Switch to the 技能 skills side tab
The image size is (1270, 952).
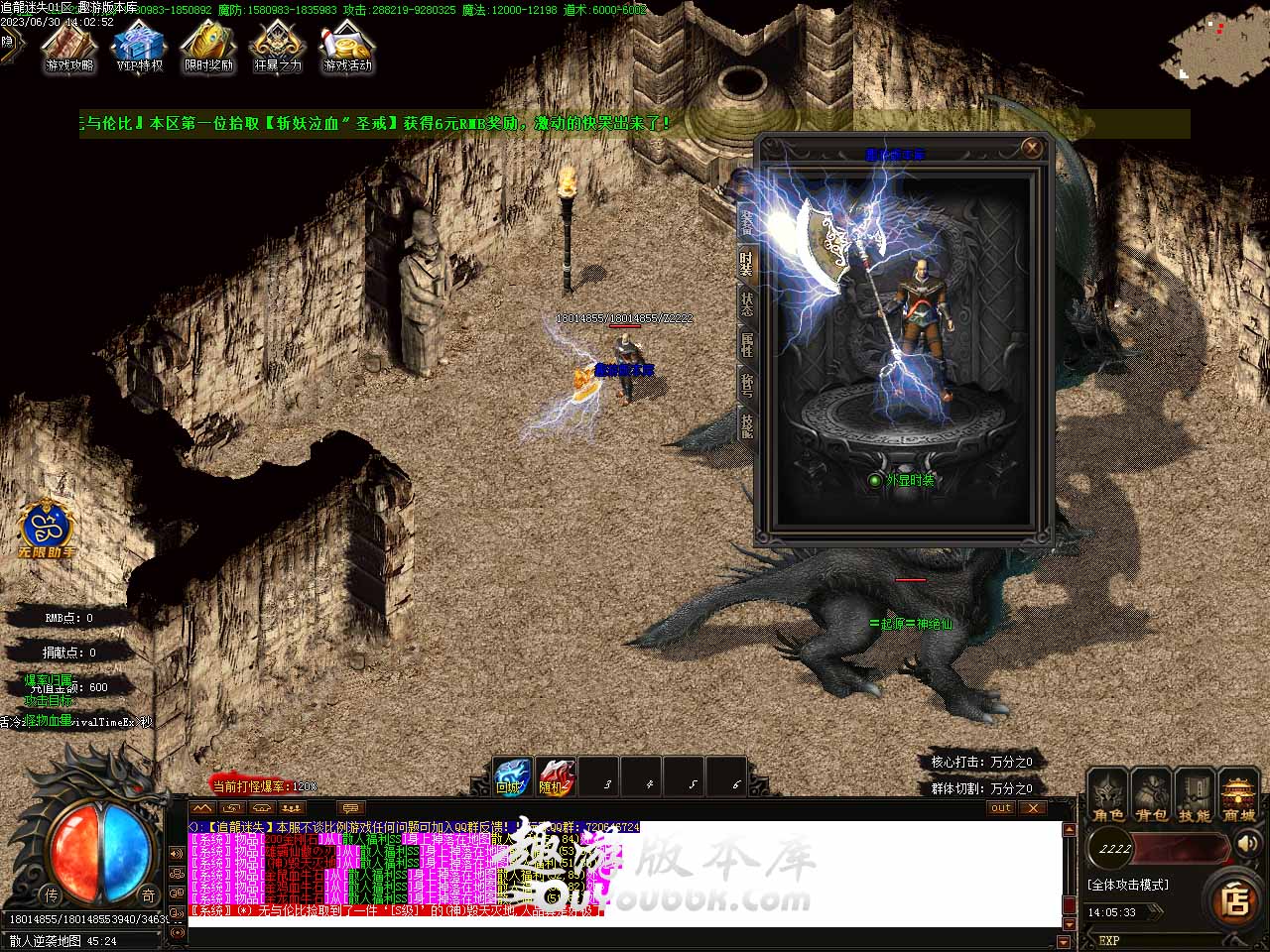point(746,425)
